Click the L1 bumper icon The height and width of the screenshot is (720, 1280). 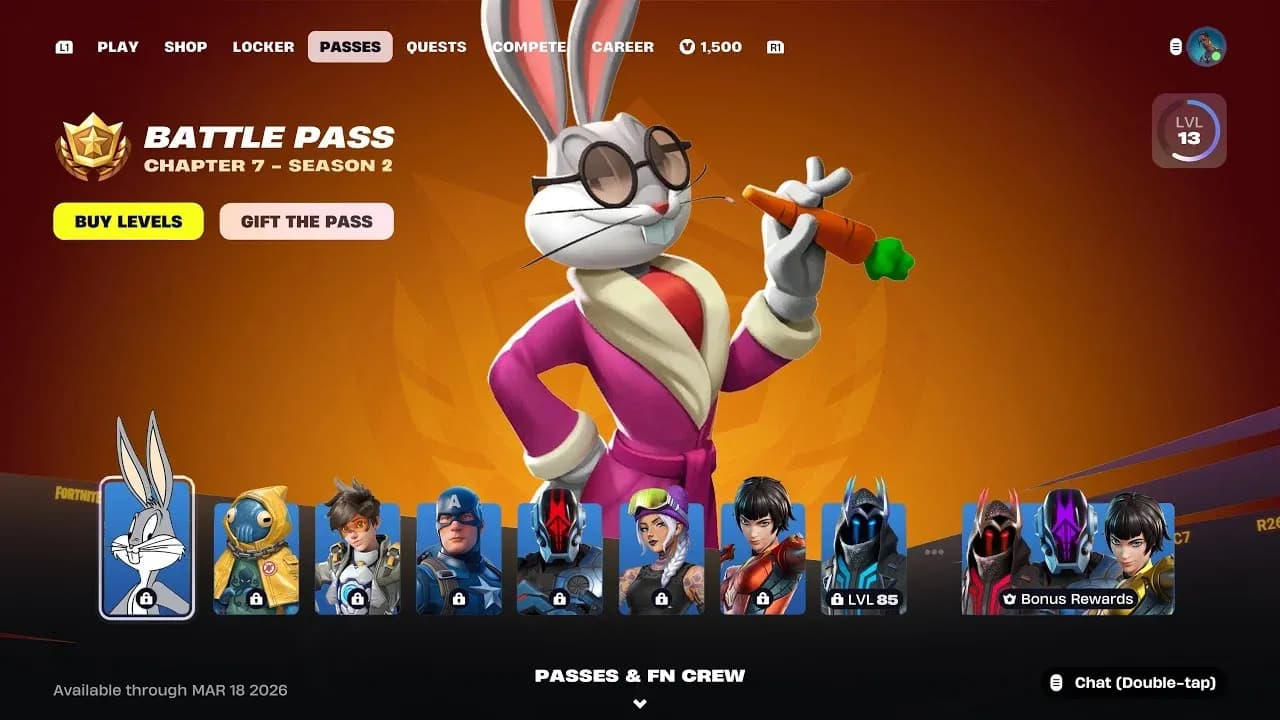64,46
